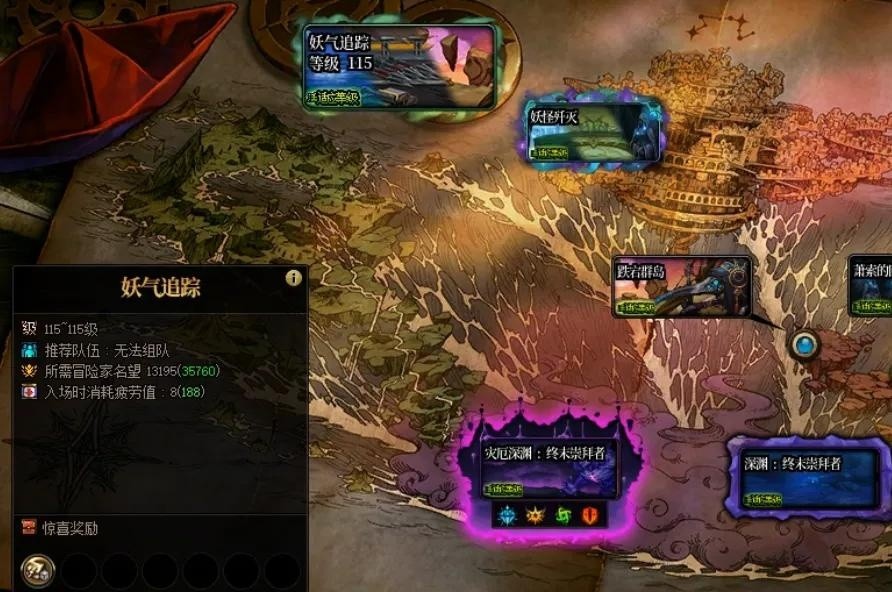Click the green swirl icon under 灾厄深渊

pos(562,515)
